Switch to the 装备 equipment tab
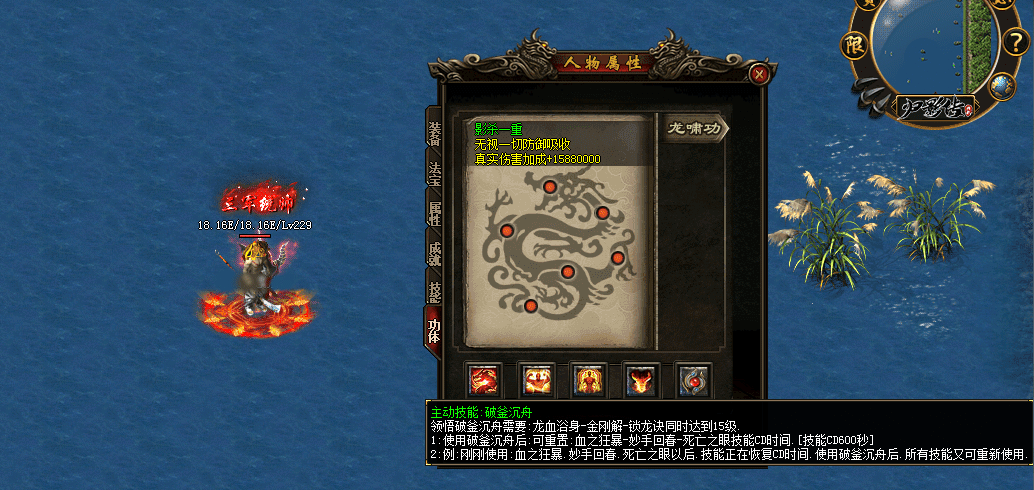Image resolution: width=1034 pixels, height=490 pixels. [x=434, y=131]
